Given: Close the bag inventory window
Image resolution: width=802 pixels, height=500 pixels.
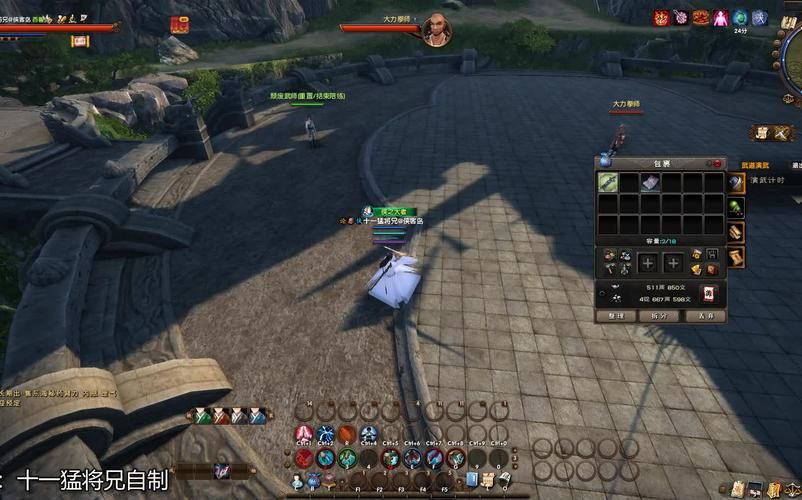Looking at the screenshot, I should tap(717, 163).
